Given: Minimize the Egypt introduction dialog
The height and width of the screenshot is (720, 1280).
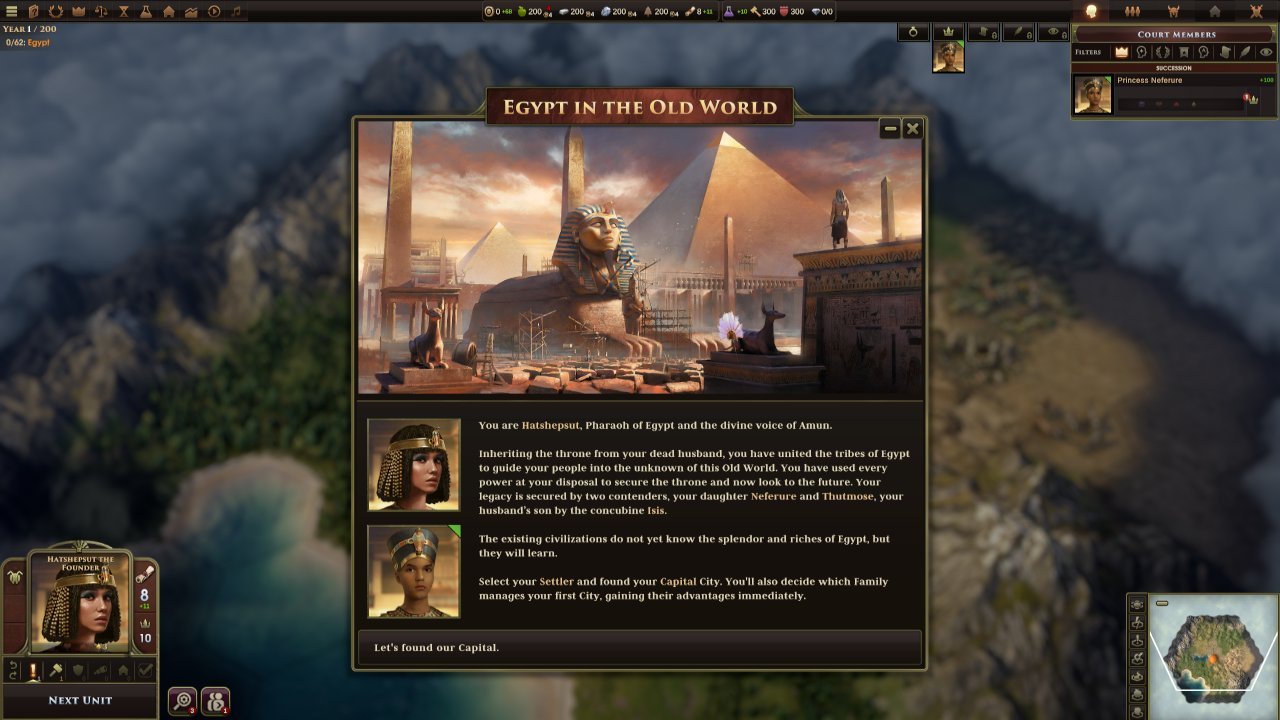Looking at the screenshot, I should tap(890, 129).
